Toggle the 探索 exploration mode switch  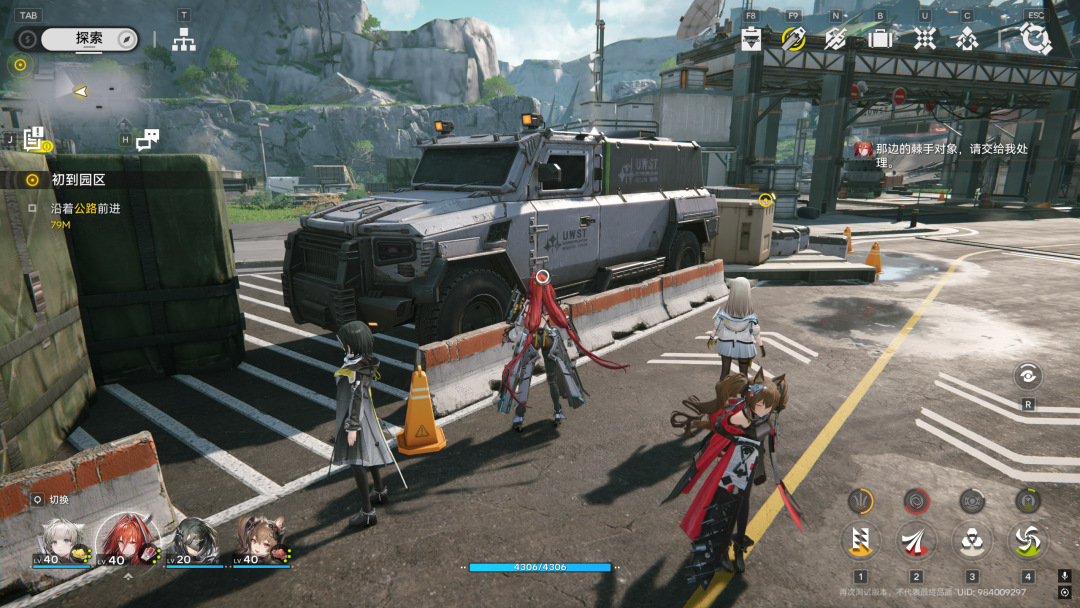click(x=89, y=39)
